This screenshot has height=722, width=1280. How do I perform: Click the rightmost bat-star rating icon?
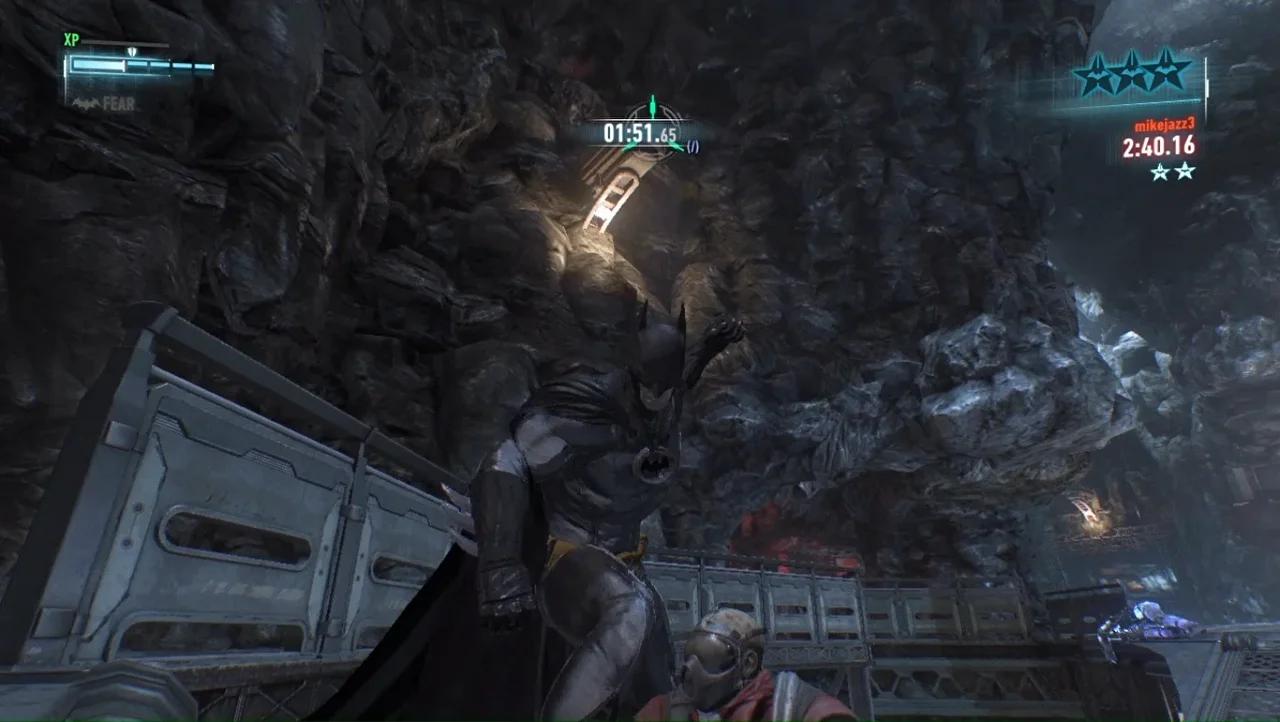(x=1165, y=73)
